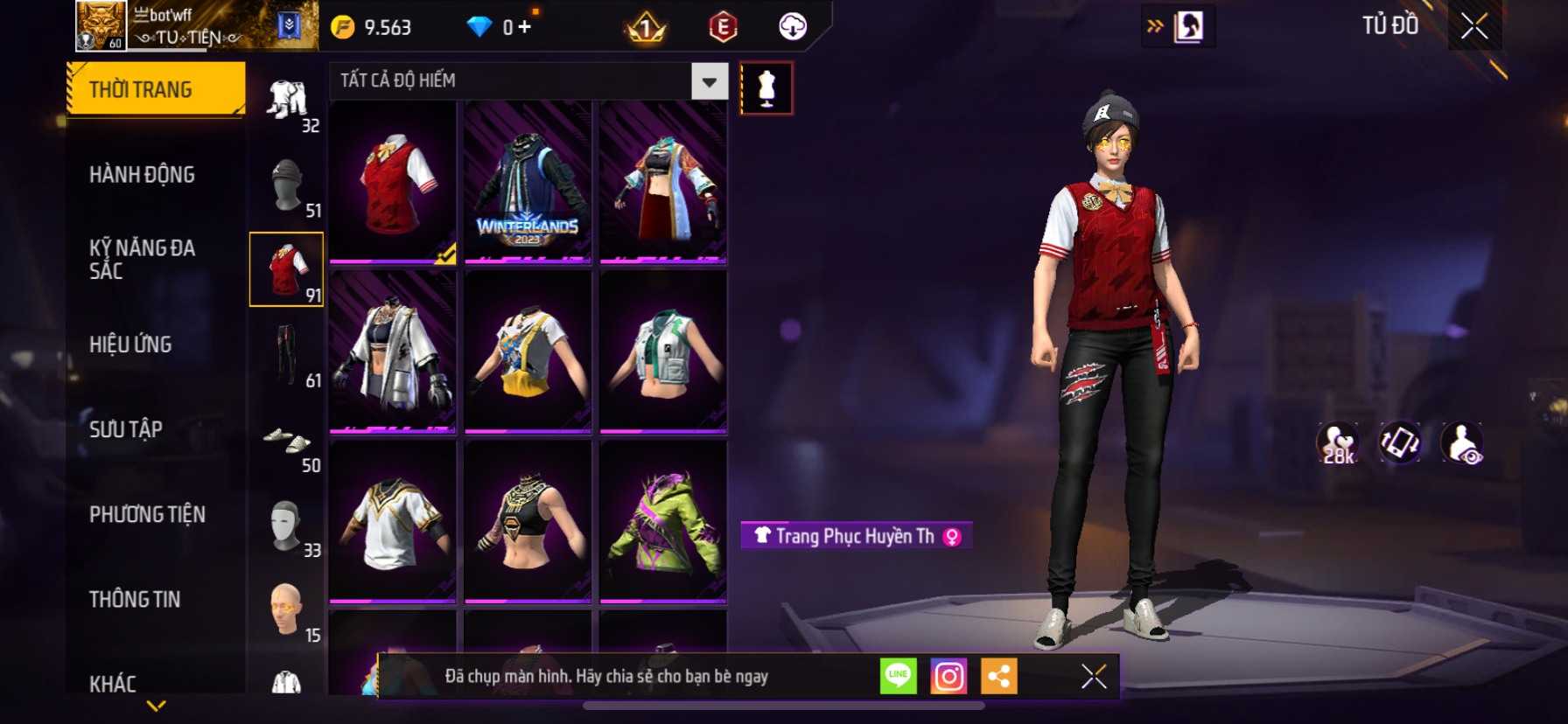The height and width of the screenshot is (724, 1568).
Task: Open the HIỆU ỨNG category
Action: coord(130,345)
